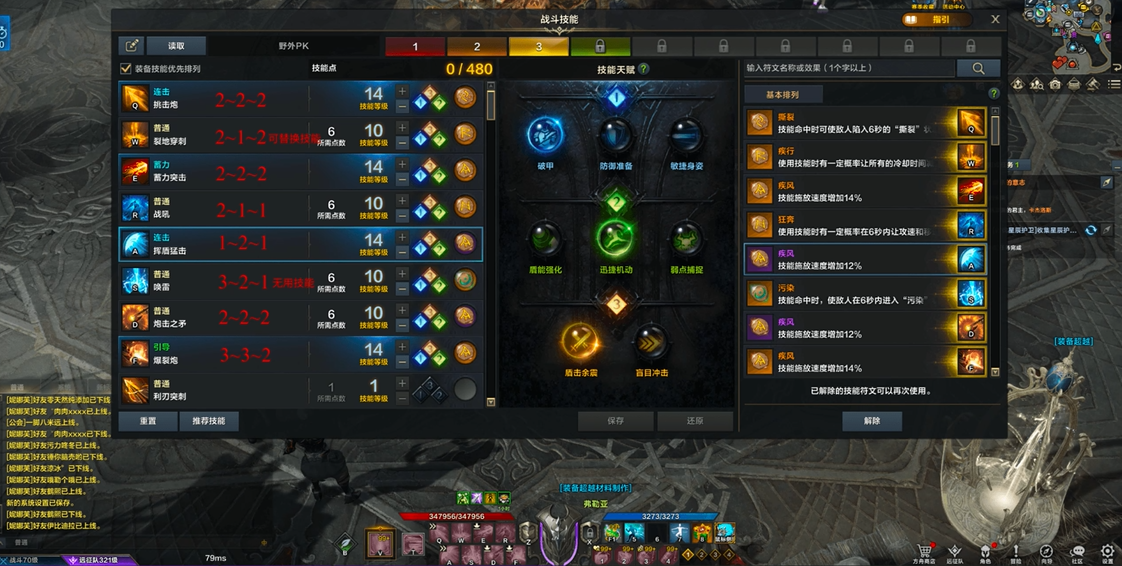
Task: Open 推荐技能 recommended skills
Action: click(x=209, y=421)
